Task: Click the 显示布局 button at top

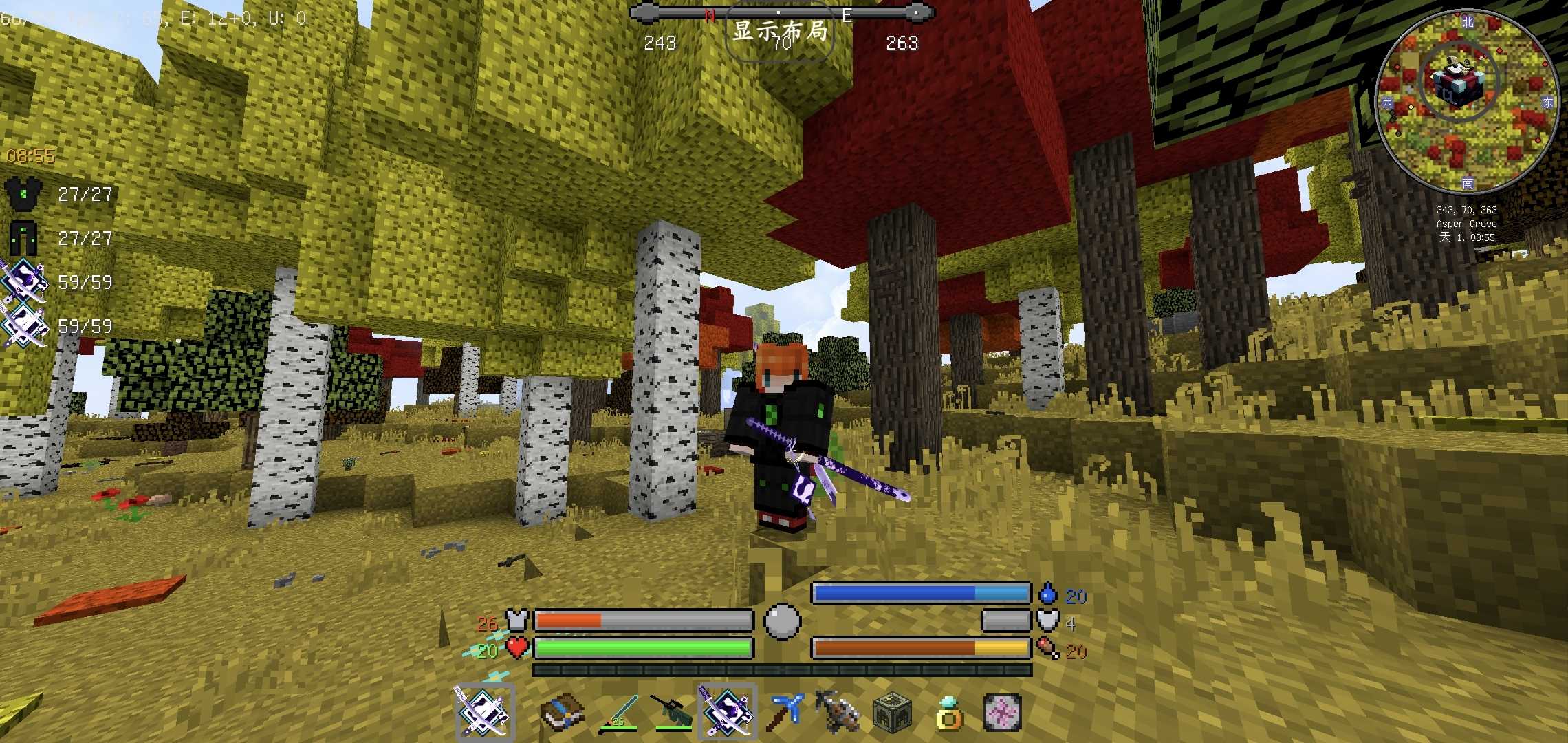Action: pos(779,32)
